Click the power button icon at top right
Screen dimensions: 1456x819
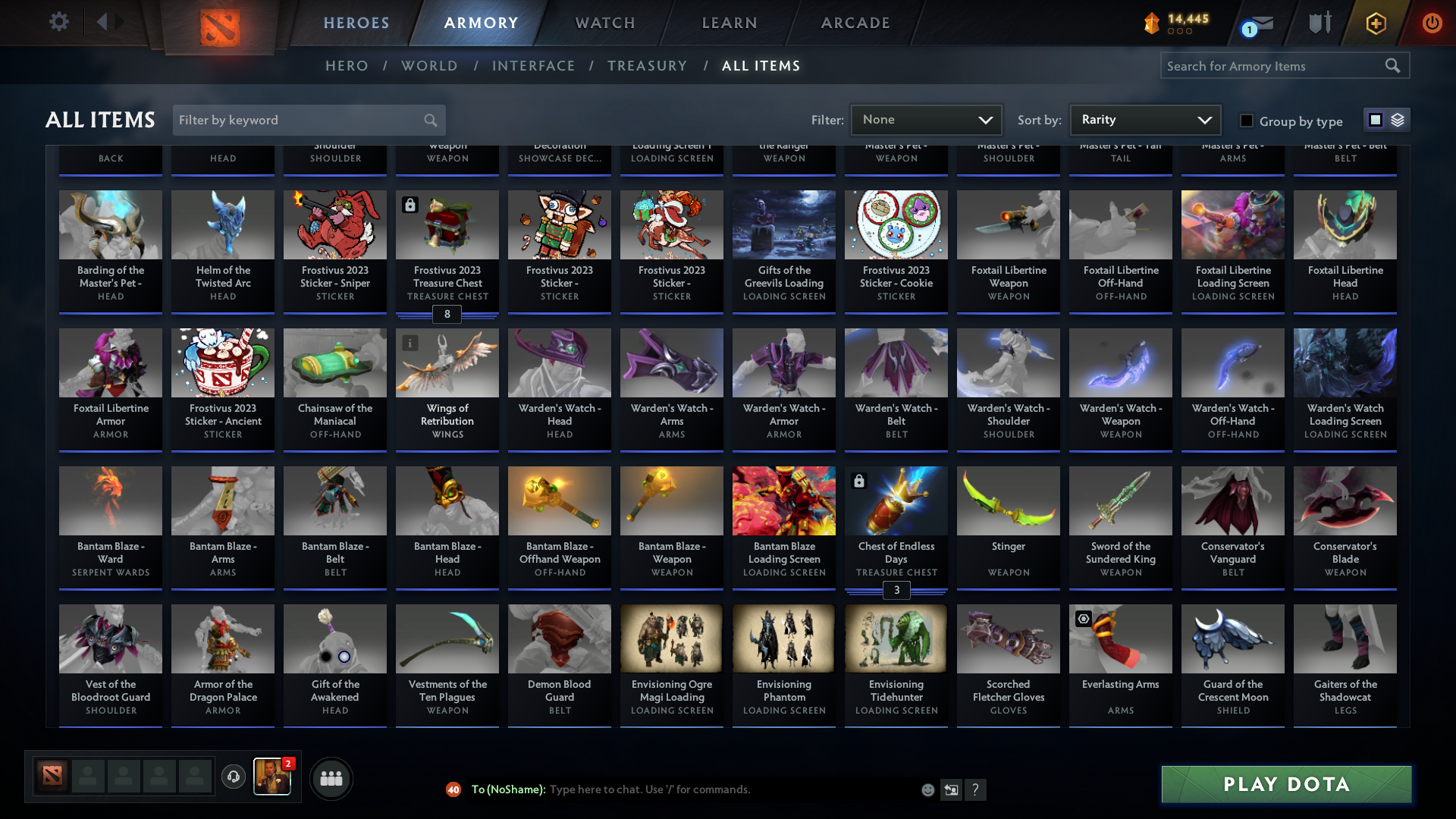pyautogui.click(x=1432, y=23)
